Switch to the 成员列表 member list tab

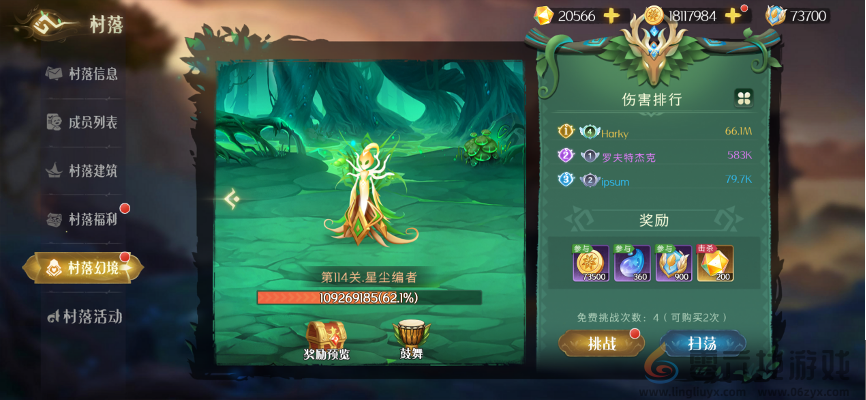[x=83, y=122]
